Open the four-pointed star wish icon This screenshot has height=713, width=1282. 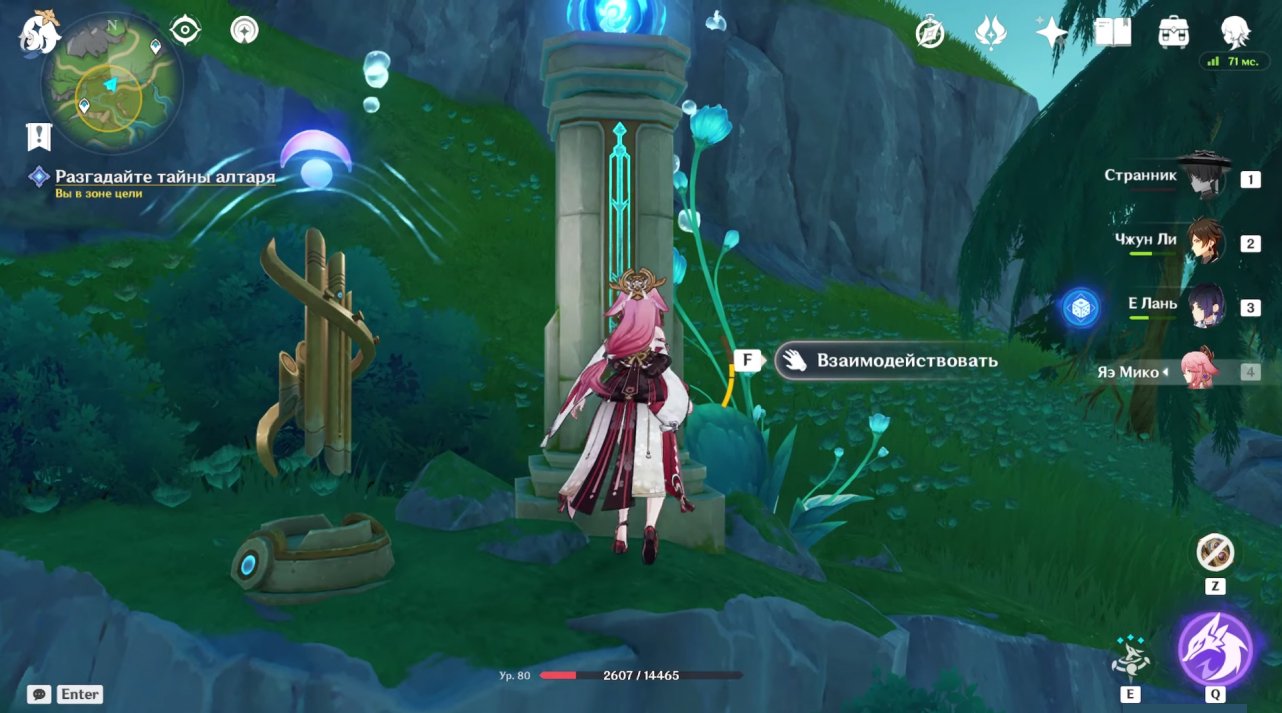[x=1051, y=33]
